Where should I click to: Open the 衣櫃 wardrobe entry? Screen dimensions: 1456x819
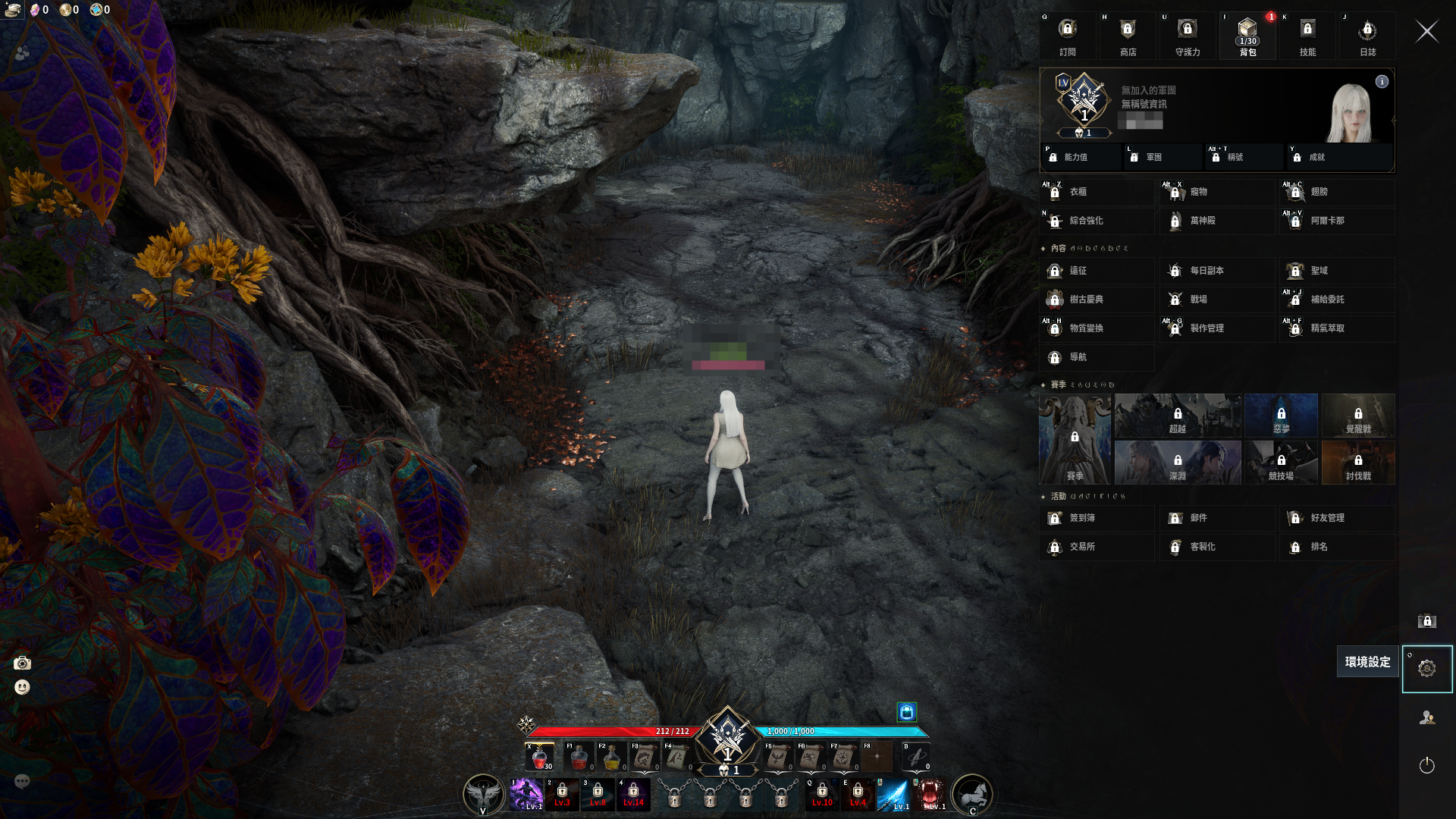[x=1097, y=192]
